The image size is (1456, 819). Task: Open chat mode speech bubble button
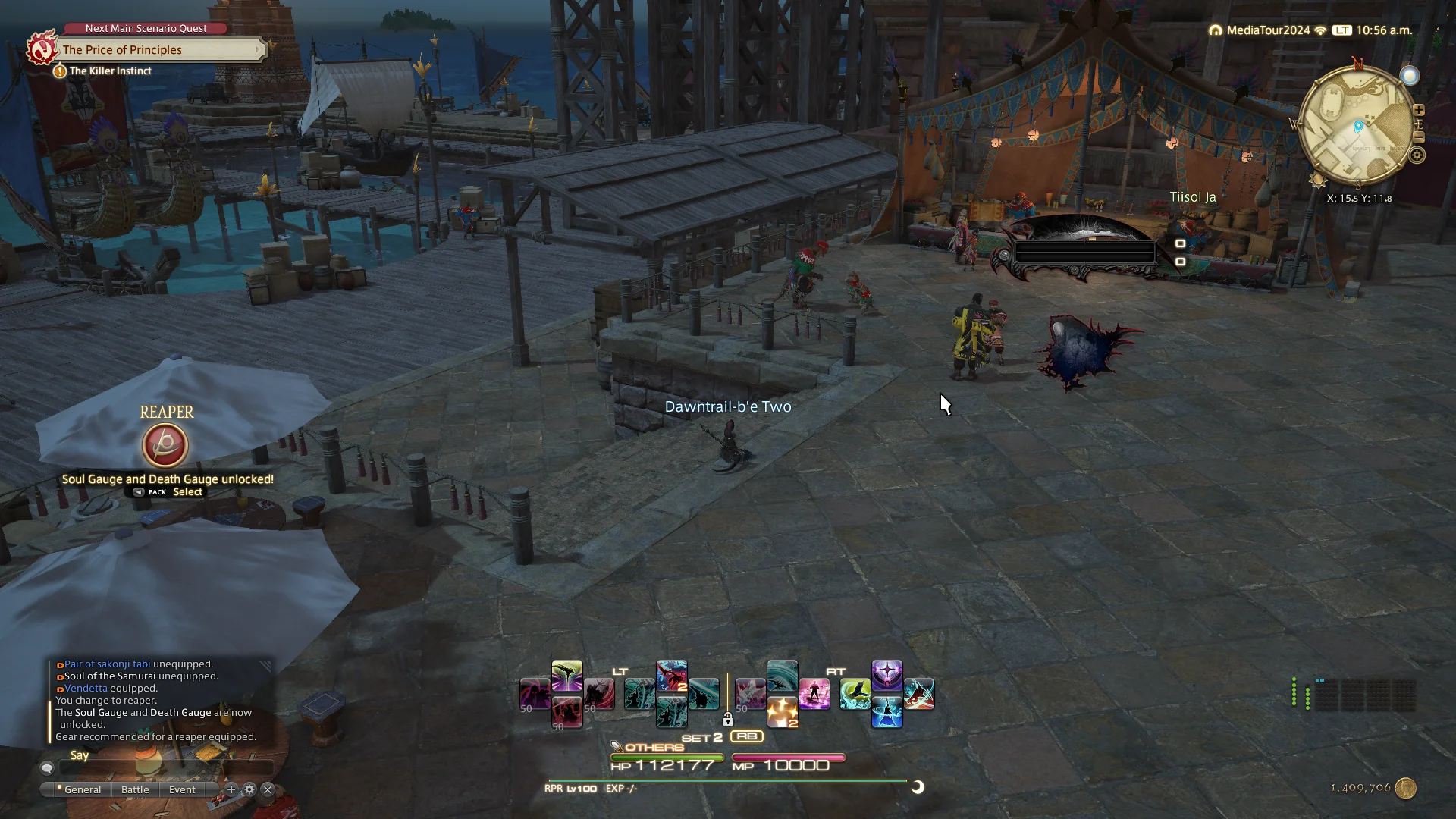coord(47,768)
